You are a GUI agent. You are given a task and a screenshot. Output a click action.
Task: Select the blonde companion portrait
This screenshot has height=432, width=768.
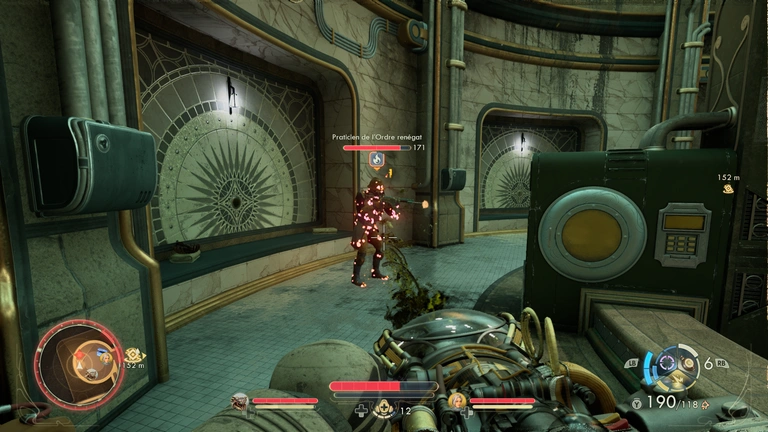[x=458, y=402]
